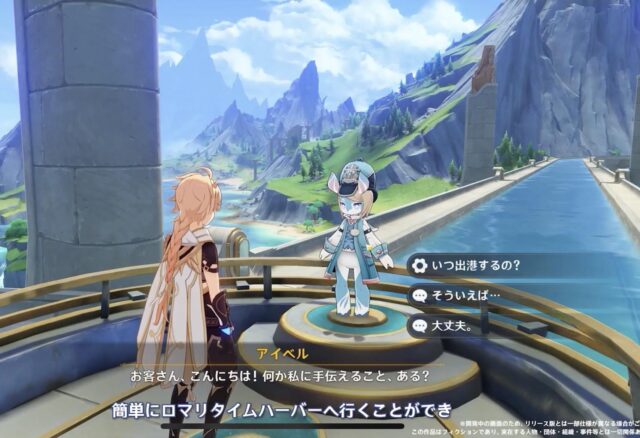The height and width of the screenshot is (438, 640).
Task: Select the そういえば… reply
Action: (x=465, y=296)
